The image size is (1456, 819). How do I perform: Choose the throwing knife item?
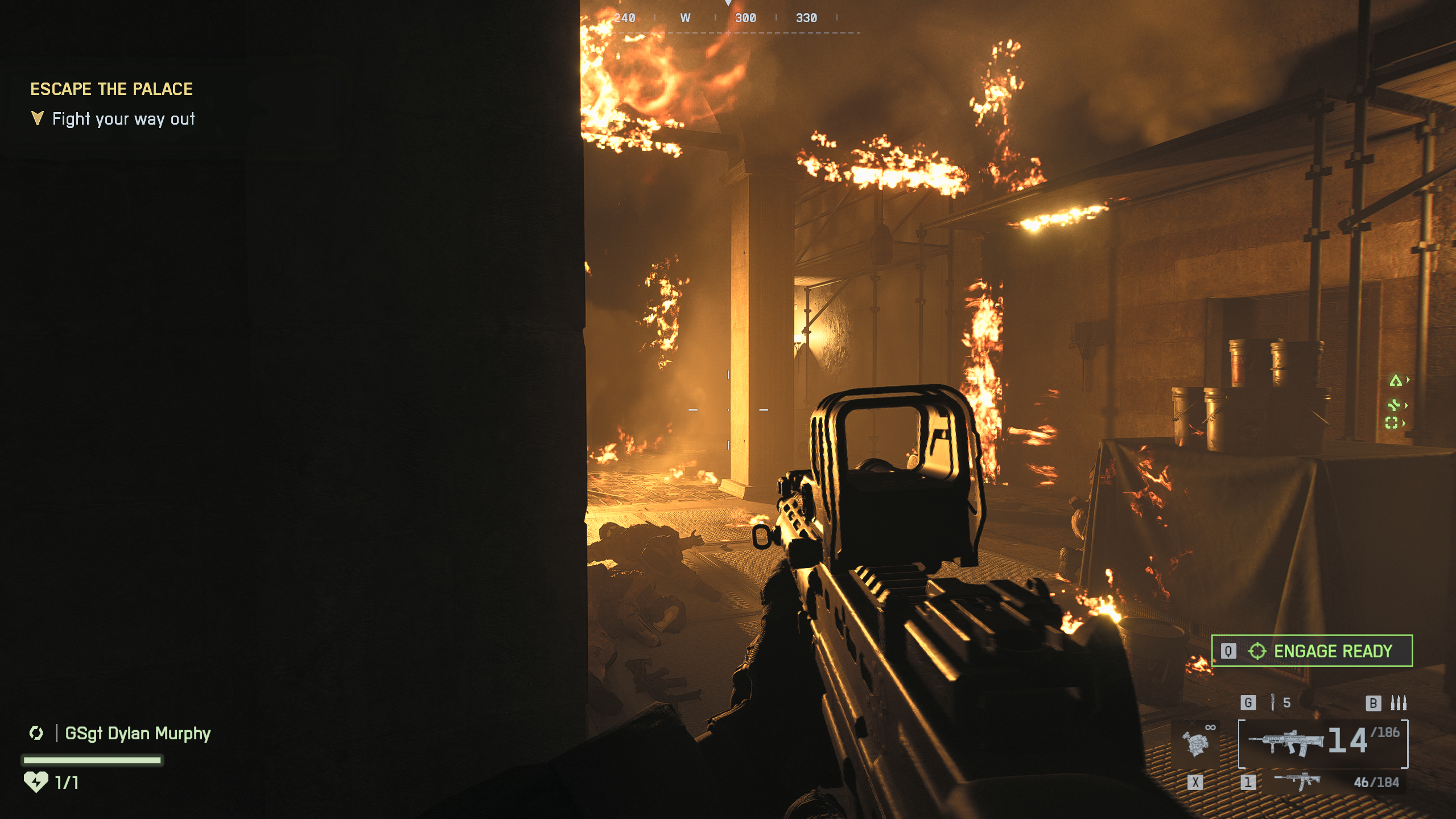[x=1273, y=702]
